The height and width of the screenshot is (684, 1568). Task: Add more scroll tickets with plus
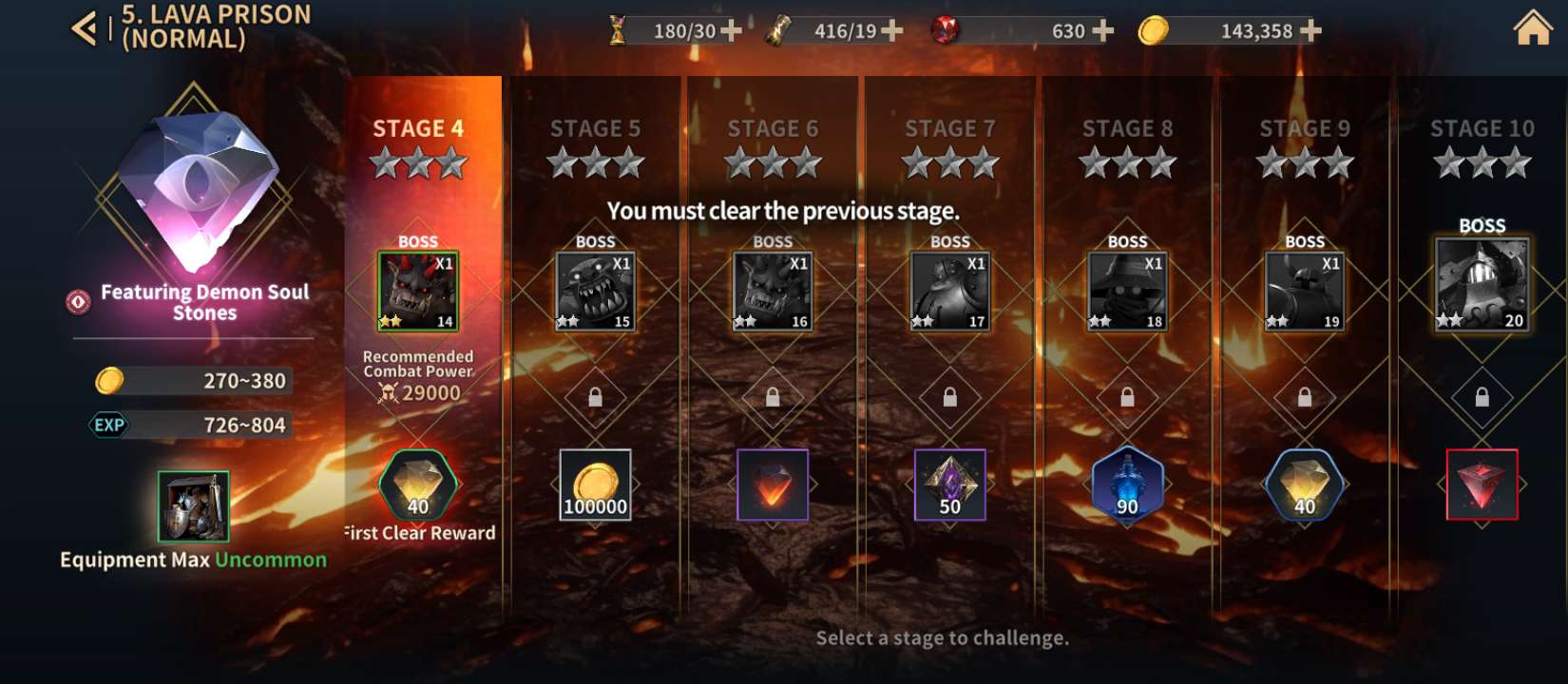click(892, 31)
